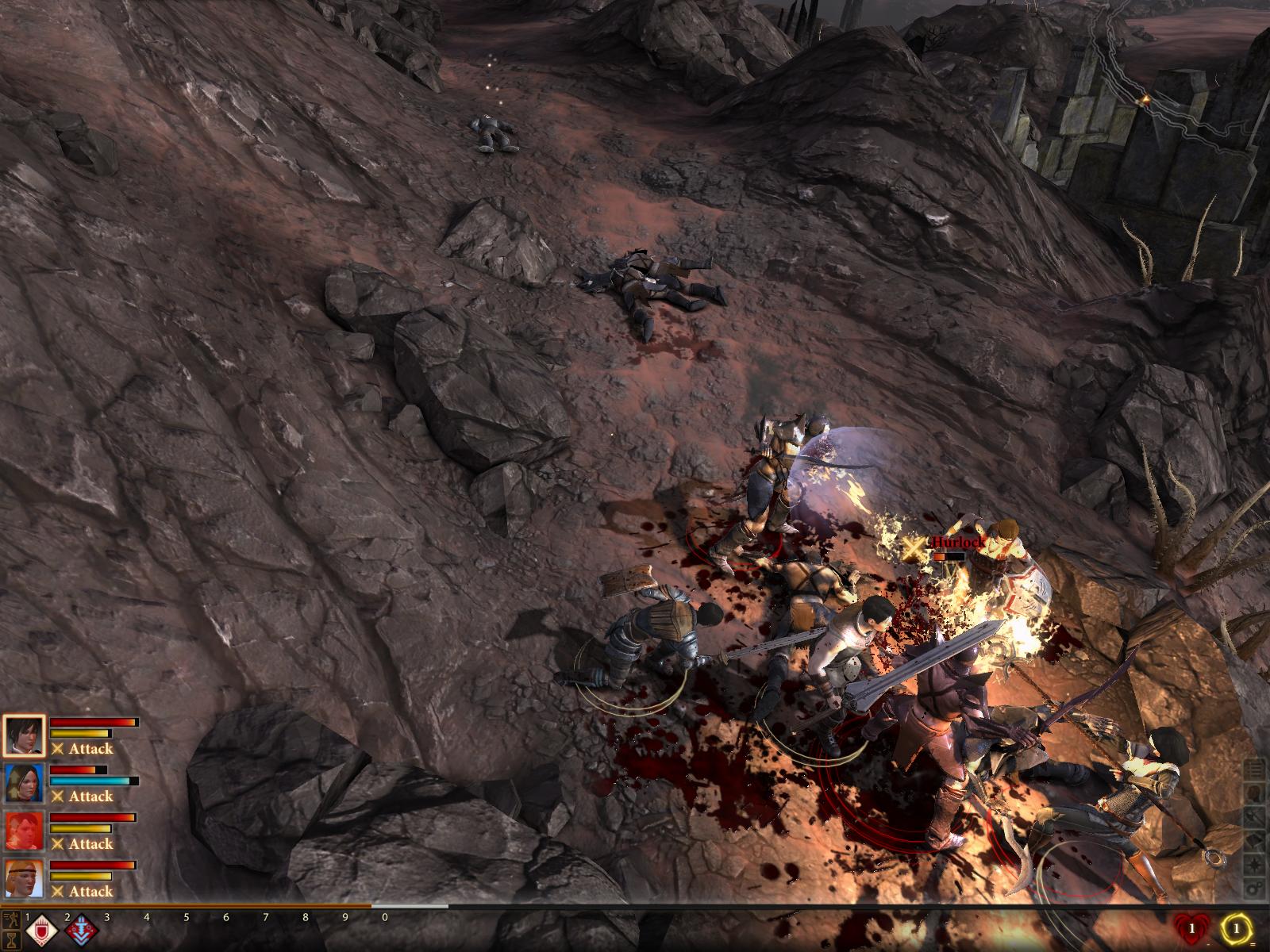Open the compass star map icon

(1256, 864)
